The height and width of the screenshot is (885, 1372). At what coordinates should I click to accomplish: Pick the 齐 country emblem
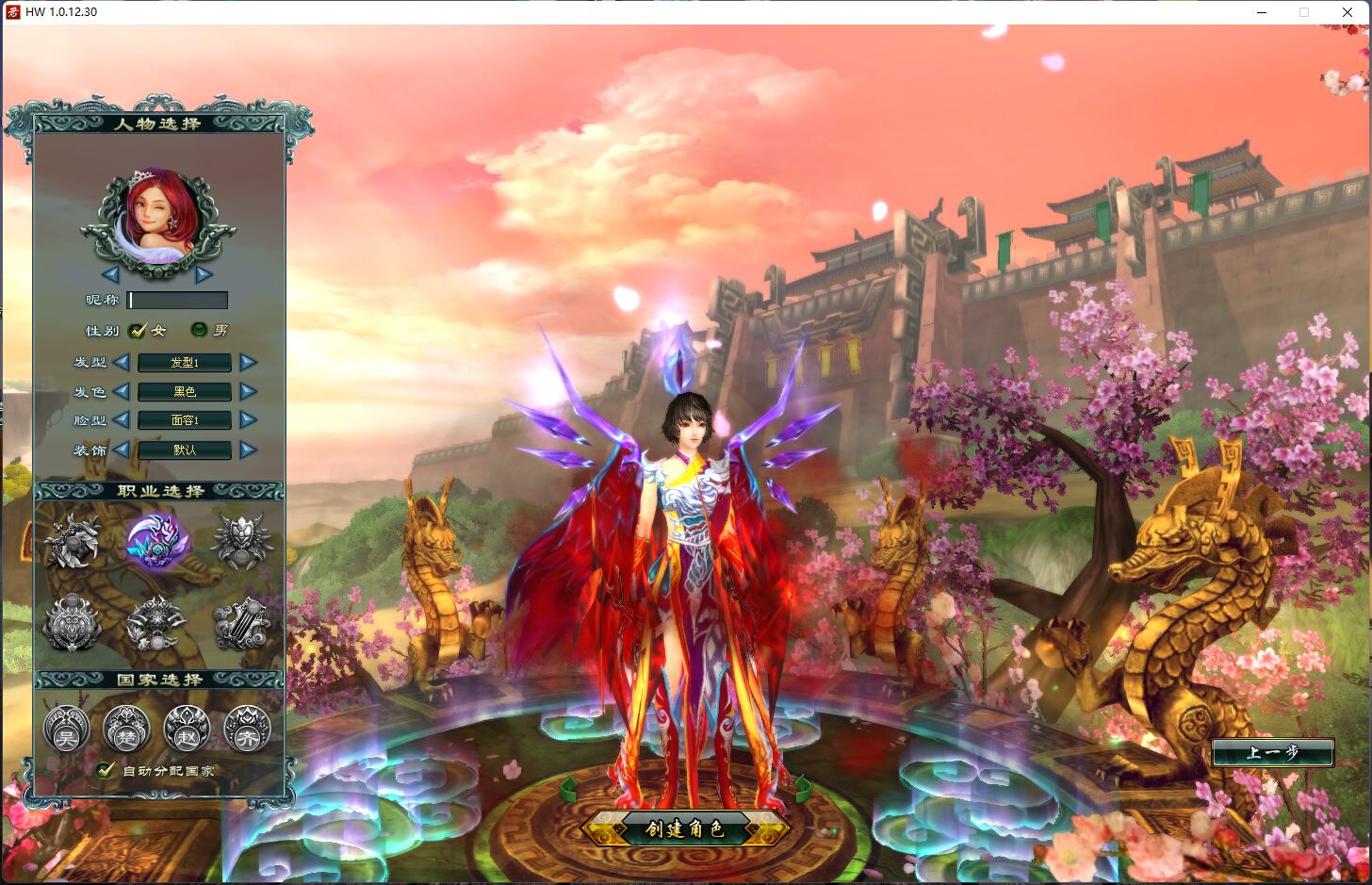coord(247,729)
